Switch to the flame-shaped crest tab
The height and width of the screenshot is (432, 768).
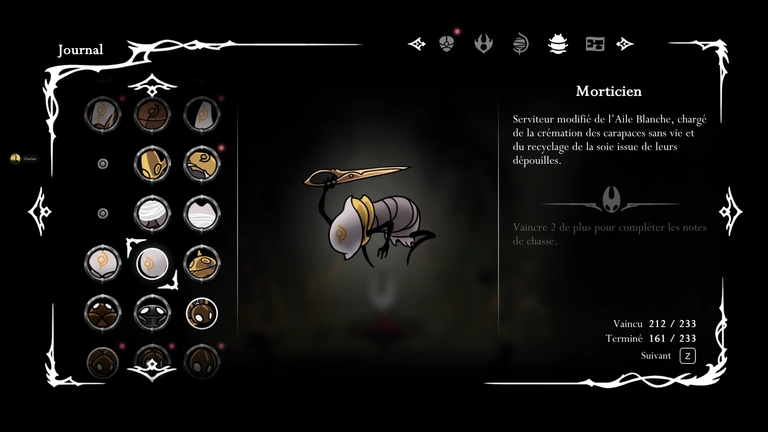484,43
